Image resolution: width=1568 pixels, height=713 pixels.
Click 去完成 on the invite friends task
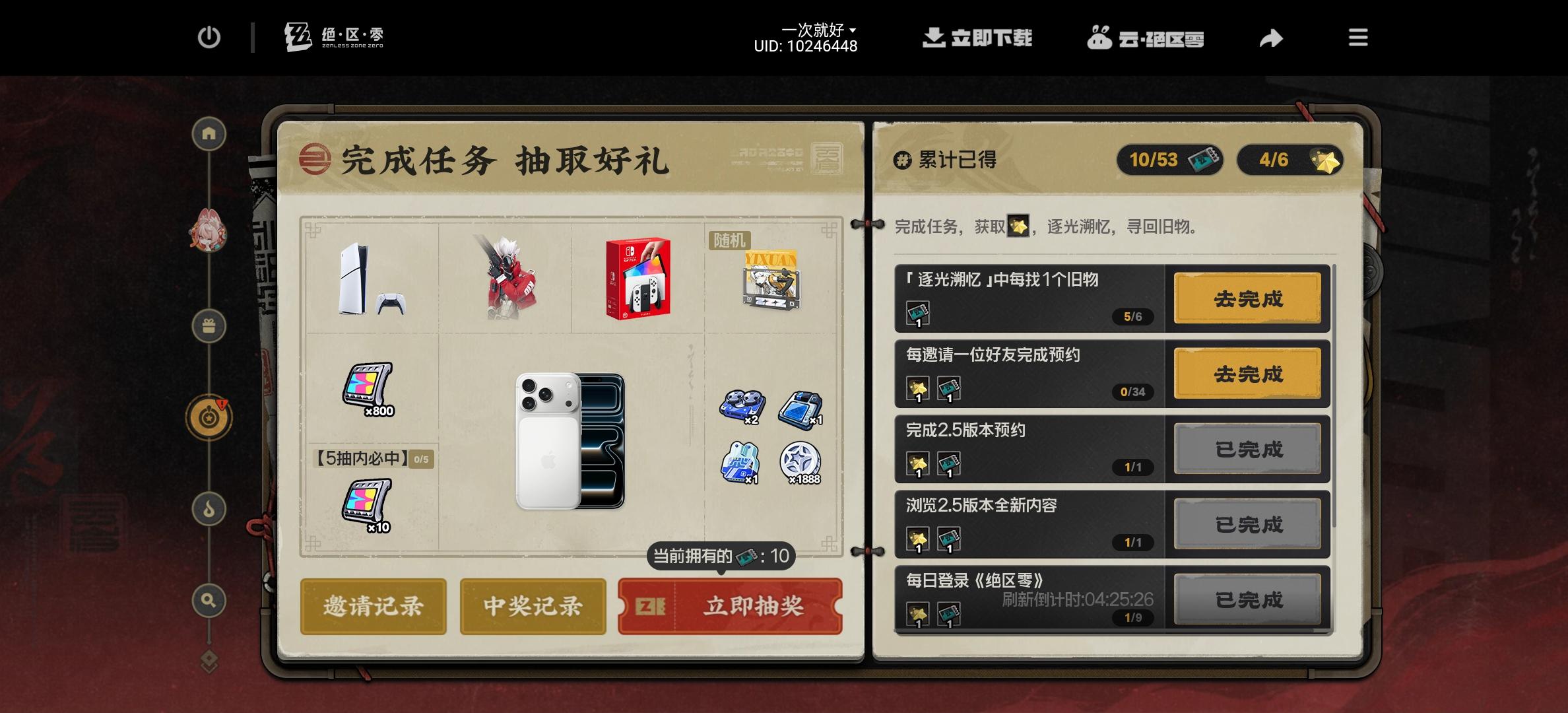click(x=1247, y=374)
